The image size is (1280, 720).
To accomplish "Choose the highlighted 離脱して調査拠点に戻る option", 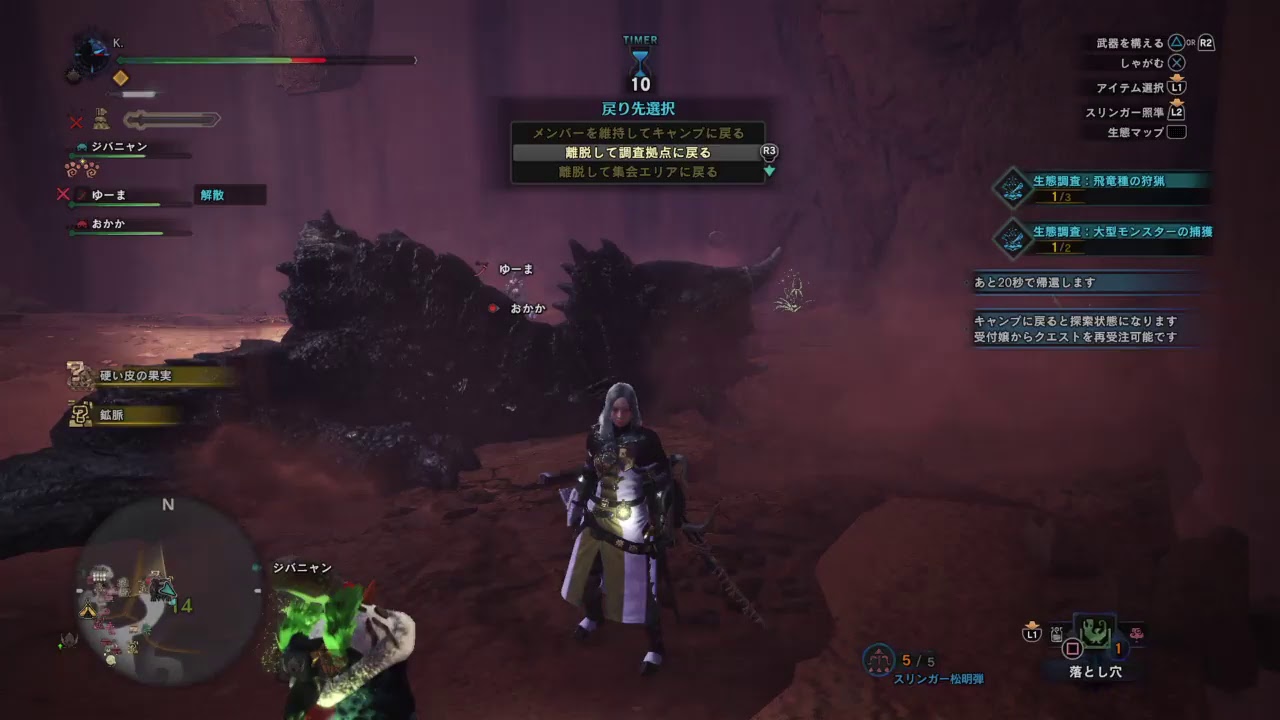I will tap(639, 152).
